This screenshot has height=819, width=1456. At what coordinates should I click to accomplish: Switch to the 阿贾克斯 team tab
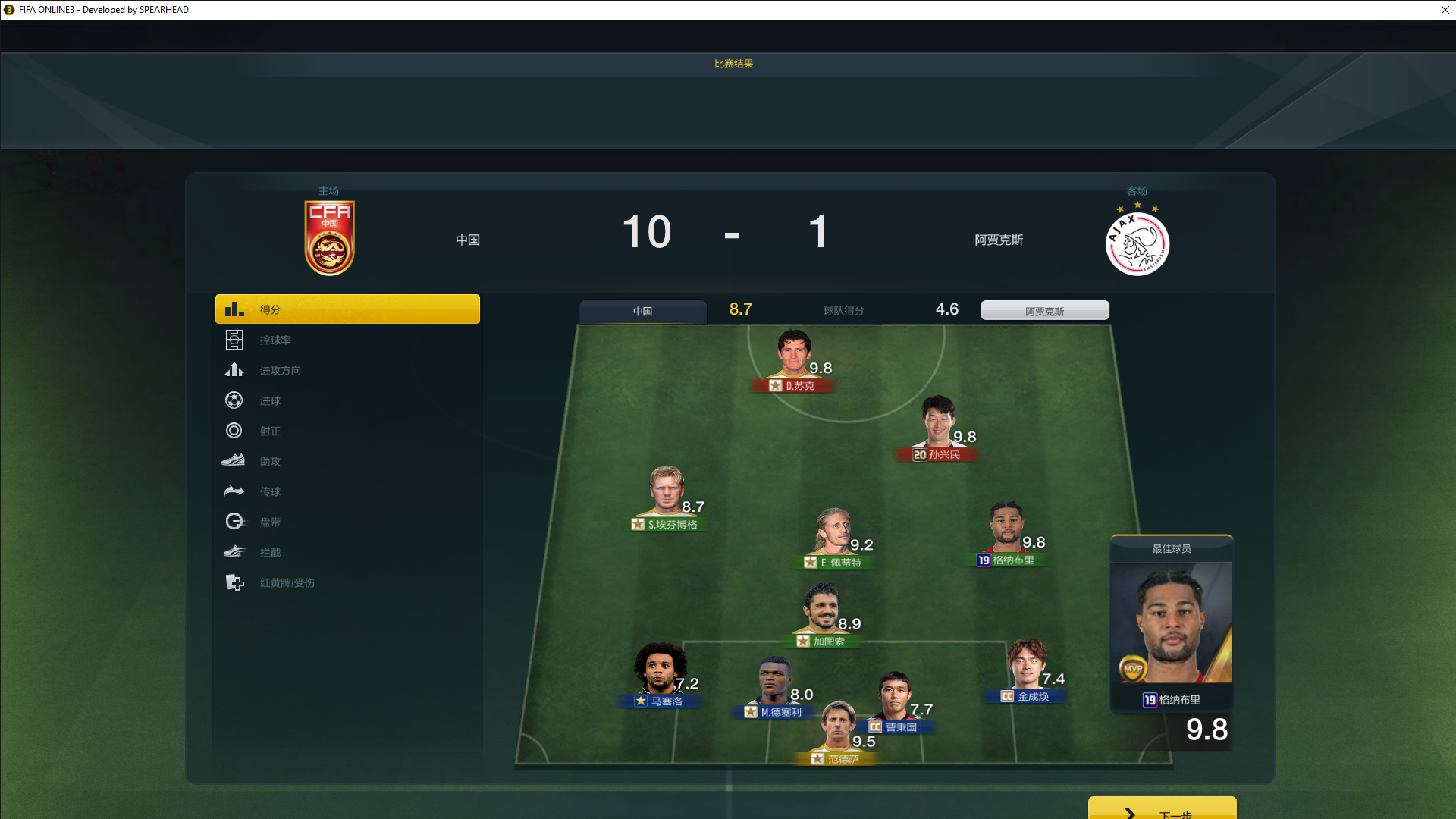1044,311
